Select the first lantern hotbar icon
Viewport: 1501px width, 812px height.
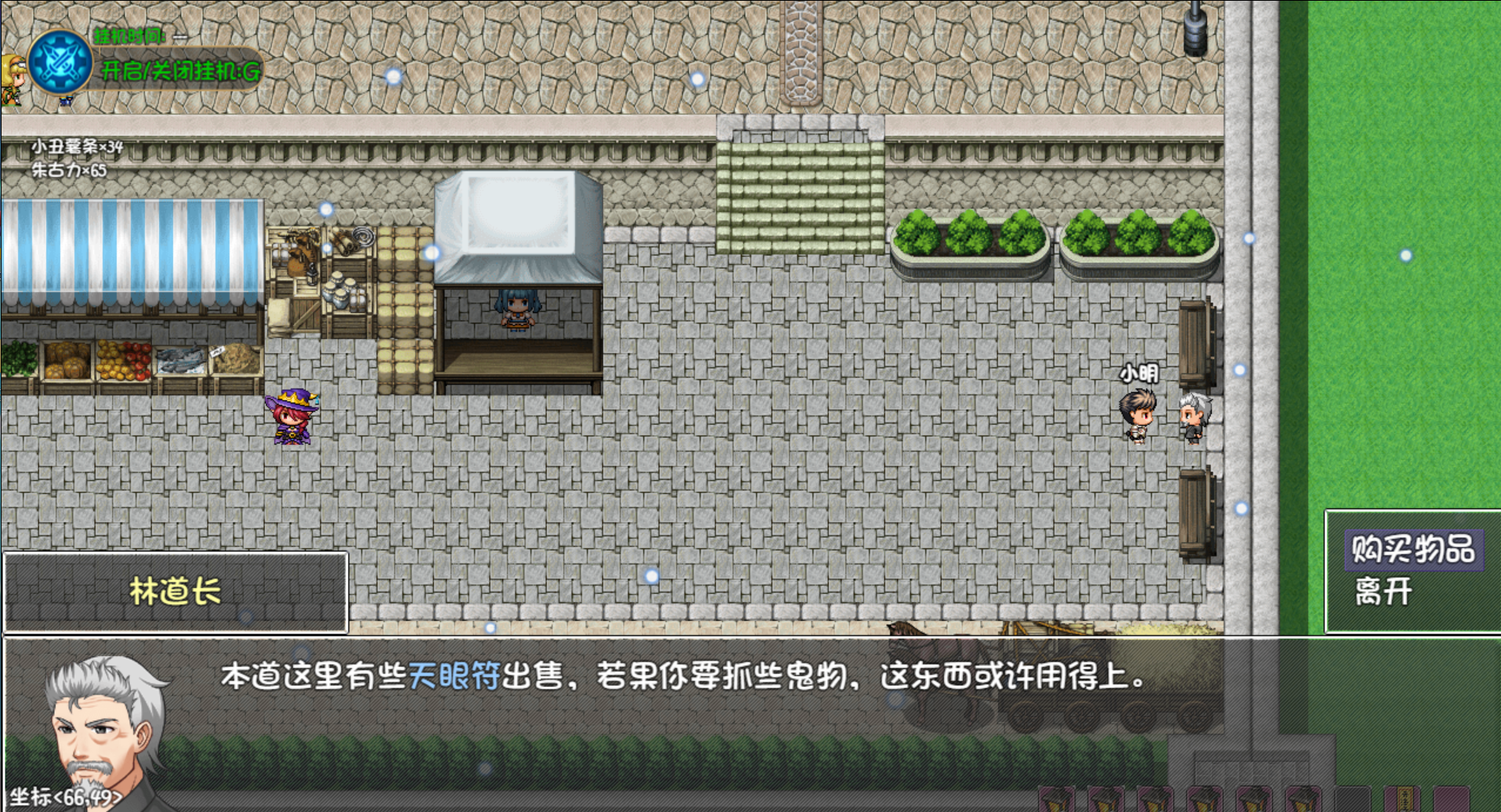1056,799
